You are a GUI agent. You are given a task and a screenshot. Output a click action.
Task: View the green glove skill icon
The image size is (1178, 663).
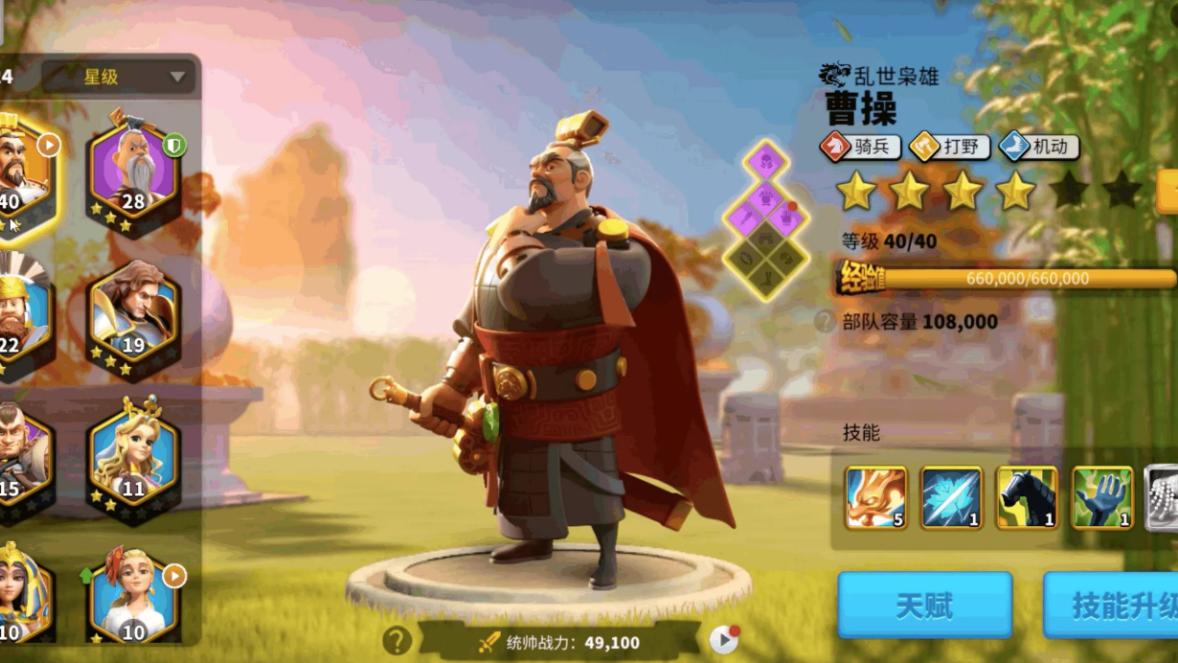point(1102,497)
